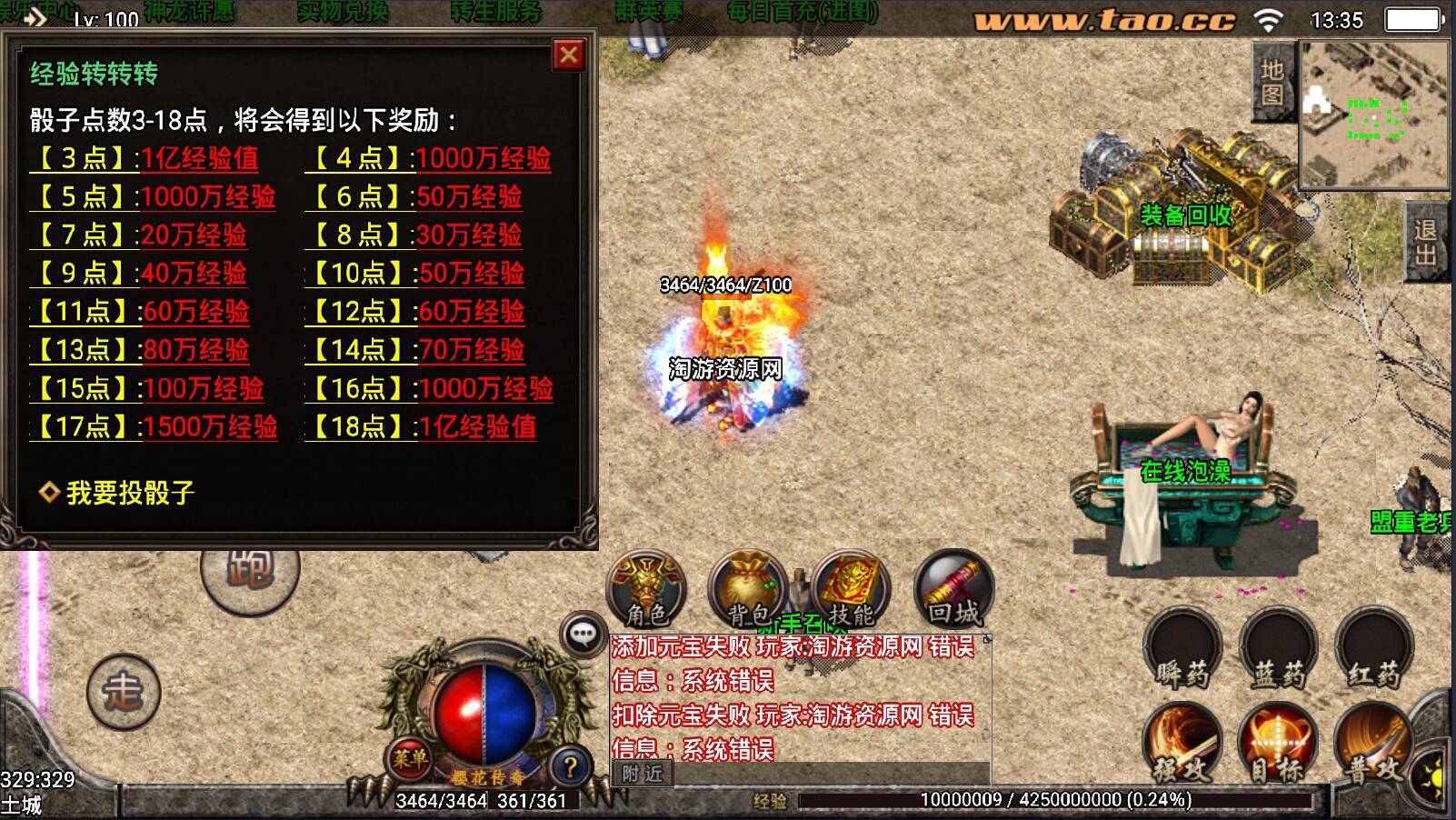Viewport: 1456px width, 820px height.
Task: Click the 退出 exit button
Action: [x=1426, y=243]
